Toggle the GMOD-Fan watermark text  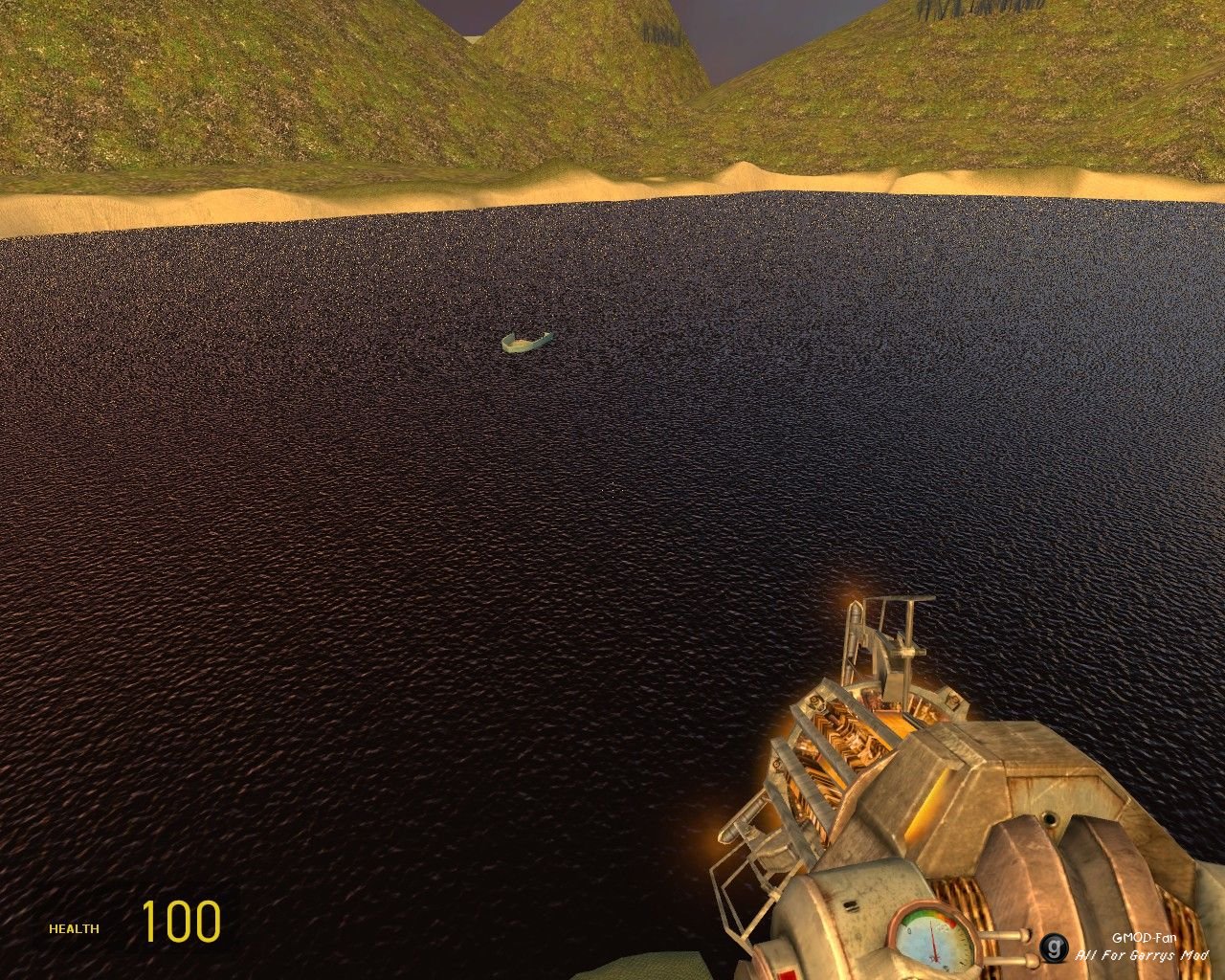pos(1145,937)
